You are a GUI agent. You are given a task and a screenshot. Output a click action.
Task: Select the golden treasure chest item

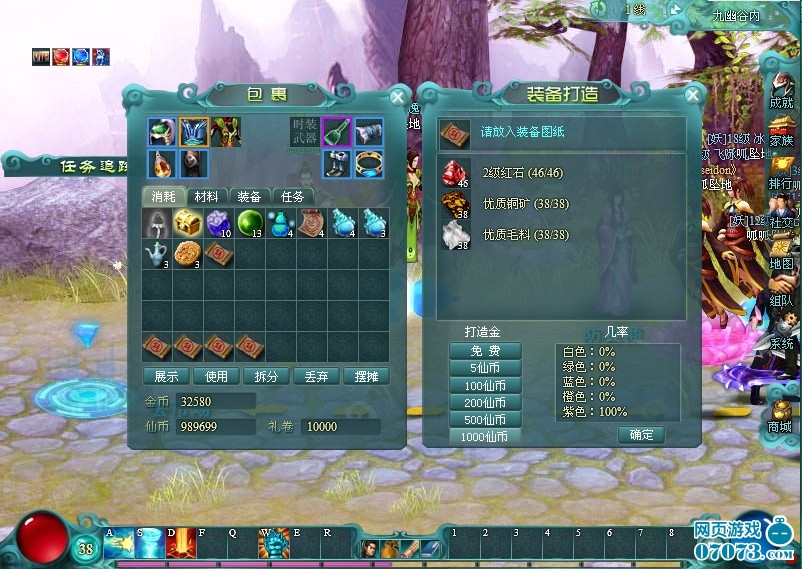(188, 222)
